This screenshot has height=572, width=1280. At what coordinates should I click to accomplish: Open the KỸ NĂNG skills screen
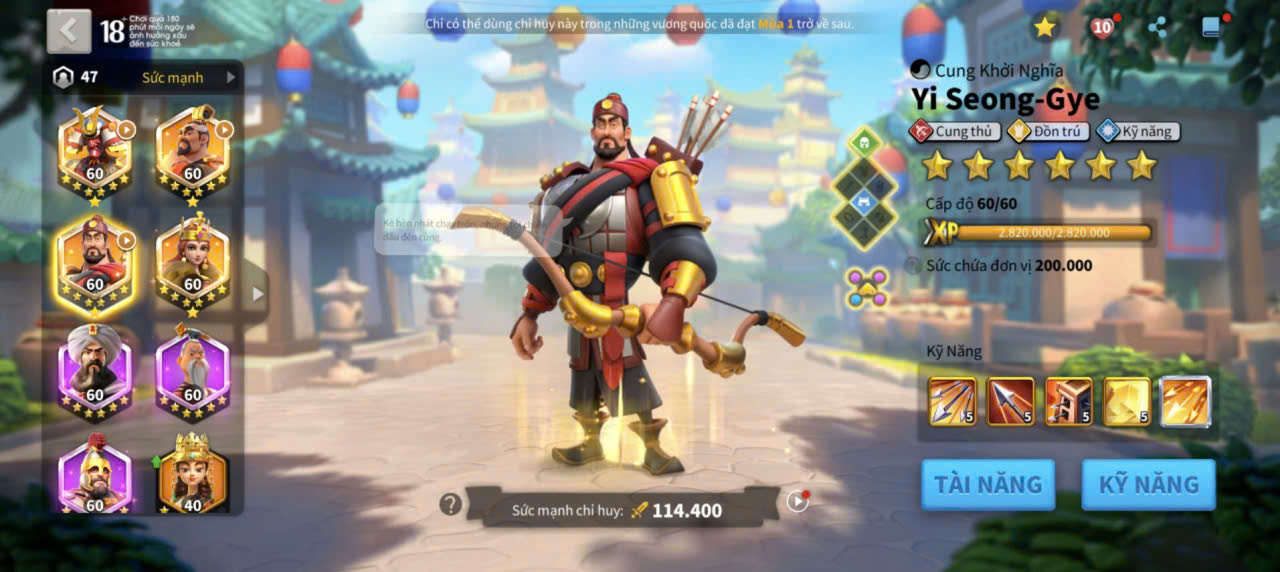pos(1148,485)
